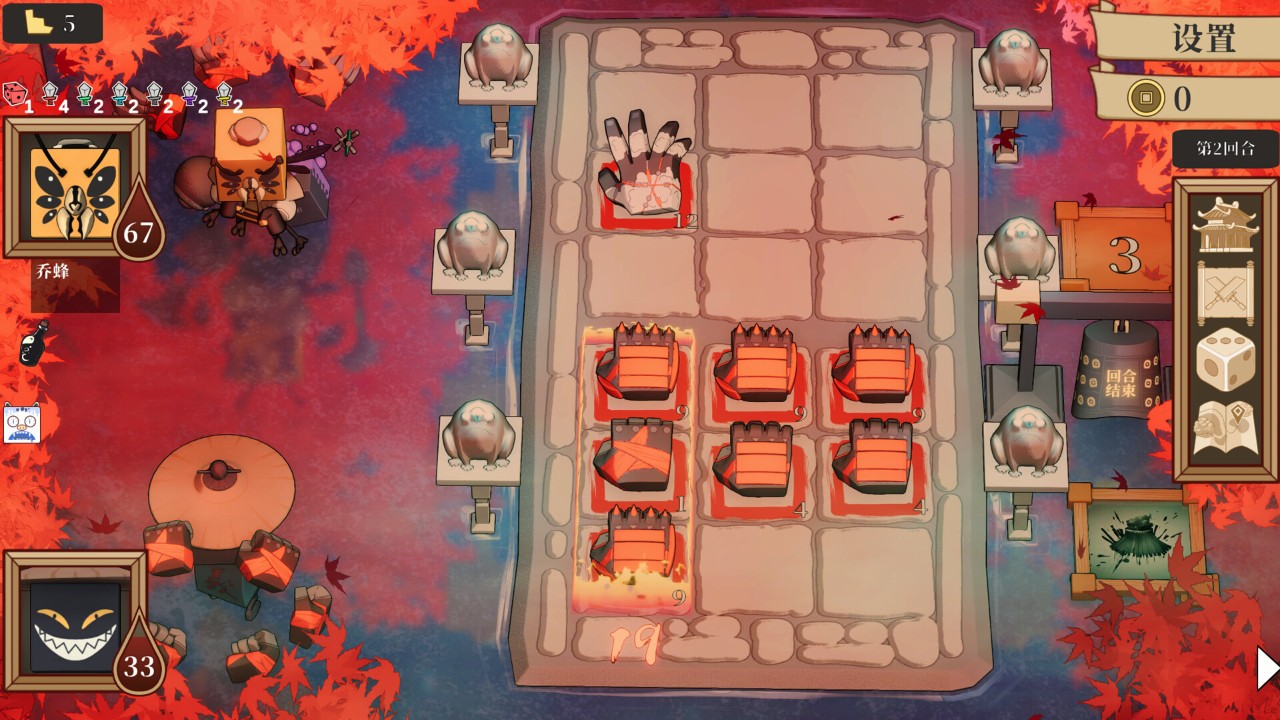
Task: Open the ink splash painting thumbnail
Action: 1138,541
